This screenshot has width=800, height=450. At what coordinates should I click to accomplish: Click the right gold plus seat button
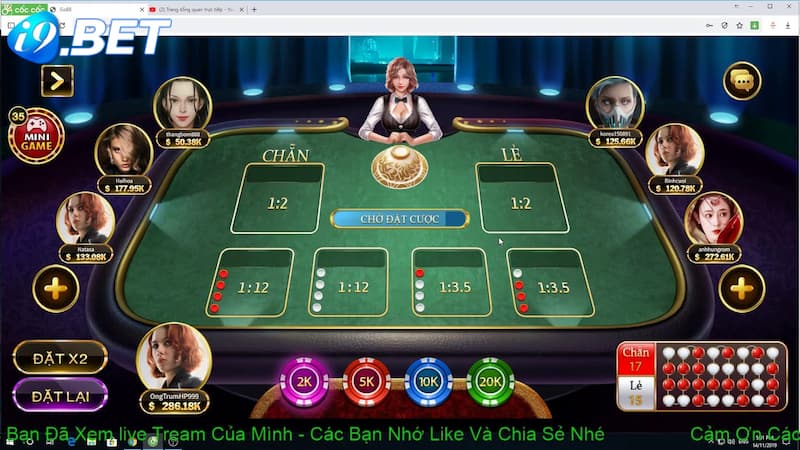coord(741,290)
